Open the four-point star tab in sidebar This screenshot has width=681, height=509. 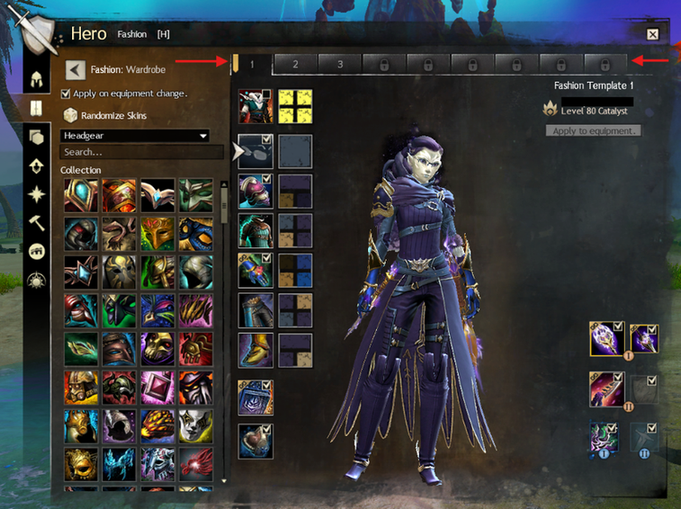click(x=36, y=193)
